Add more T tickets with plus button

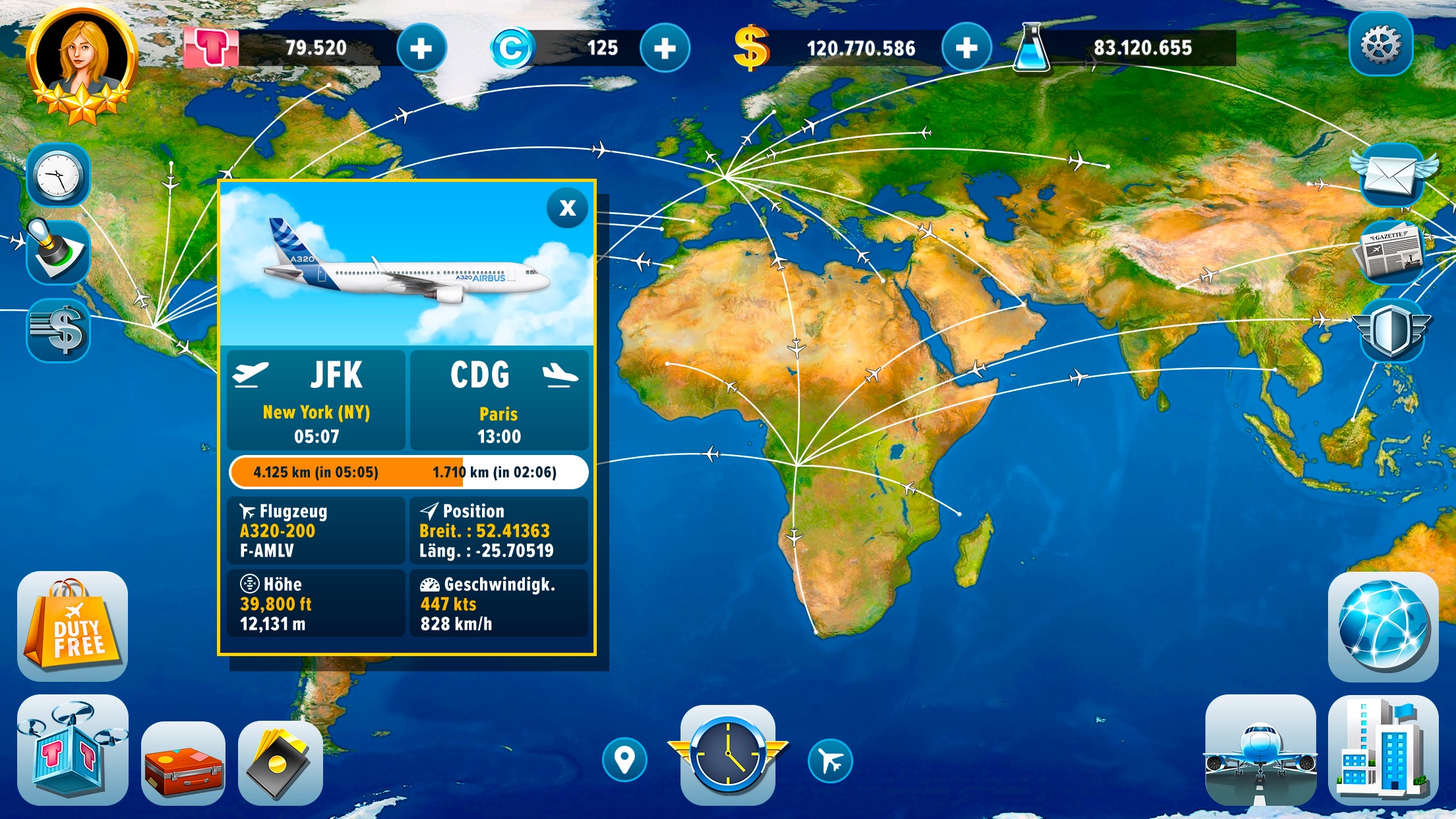tap(421, 48)
